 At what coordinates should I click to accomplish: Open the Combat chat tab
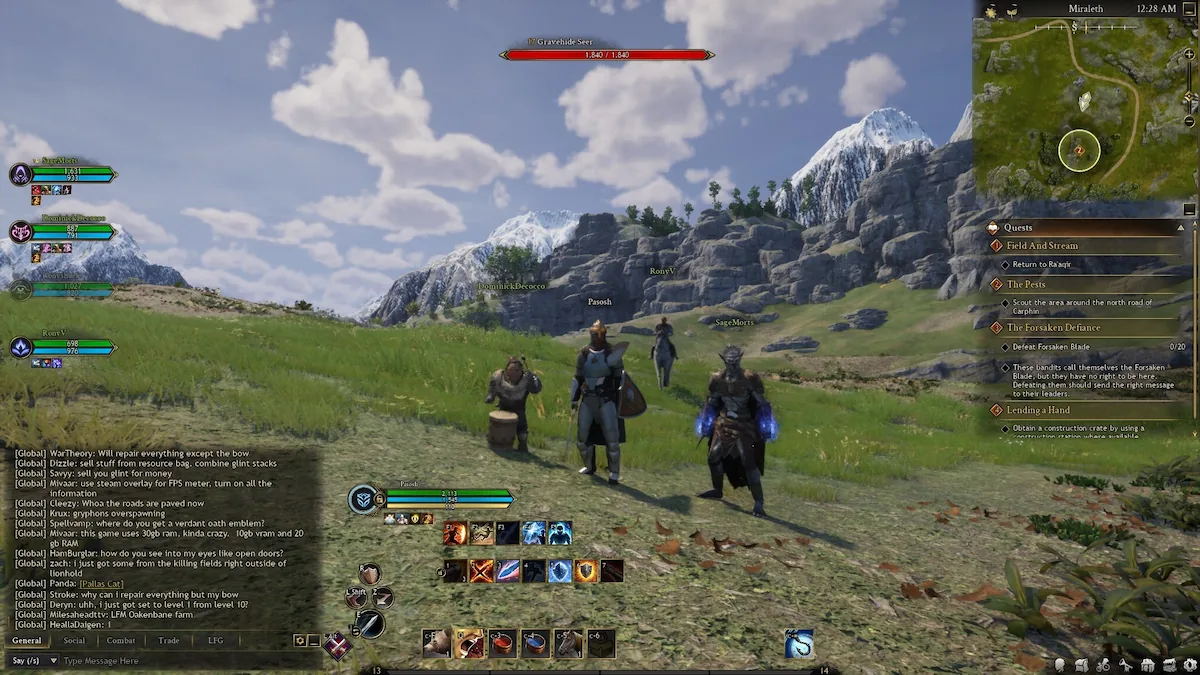[x=121, y=640]
